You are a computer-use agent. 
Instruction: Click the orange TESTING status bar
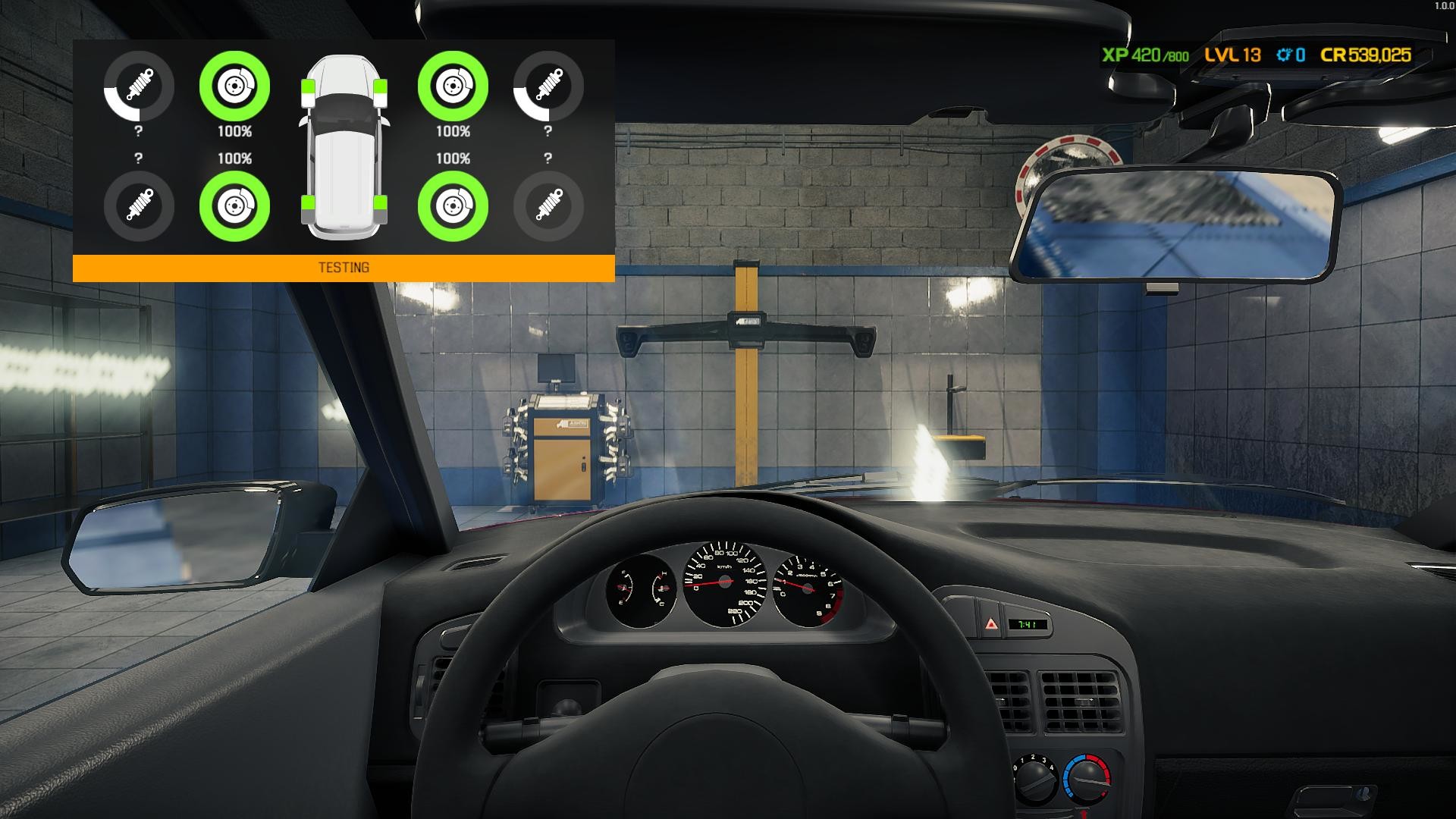click(x=343, y=266)
